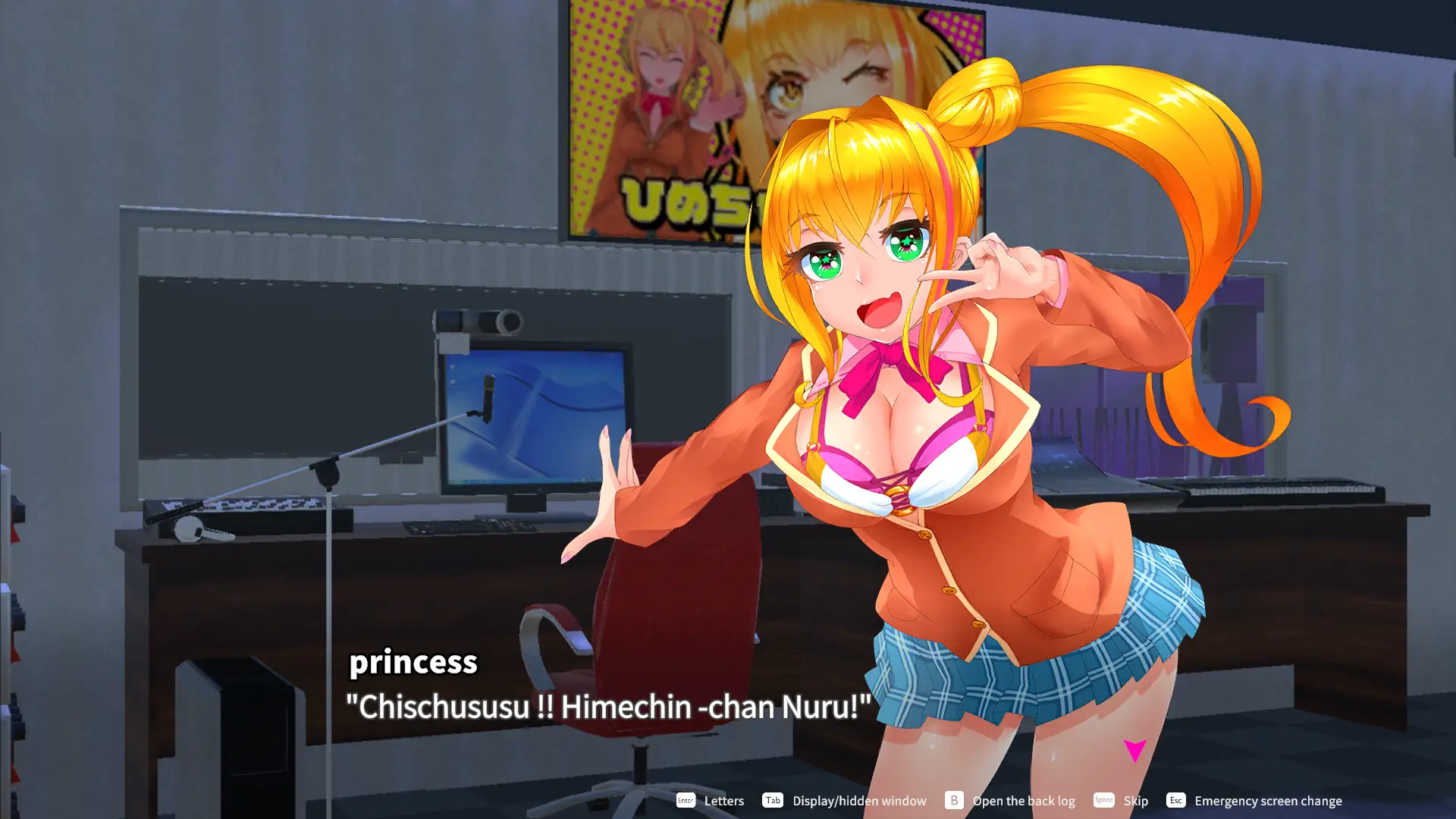Open the Emergency screen change option
The width and height of the screenshot is (1456, 819).
tap(1268, 800)
